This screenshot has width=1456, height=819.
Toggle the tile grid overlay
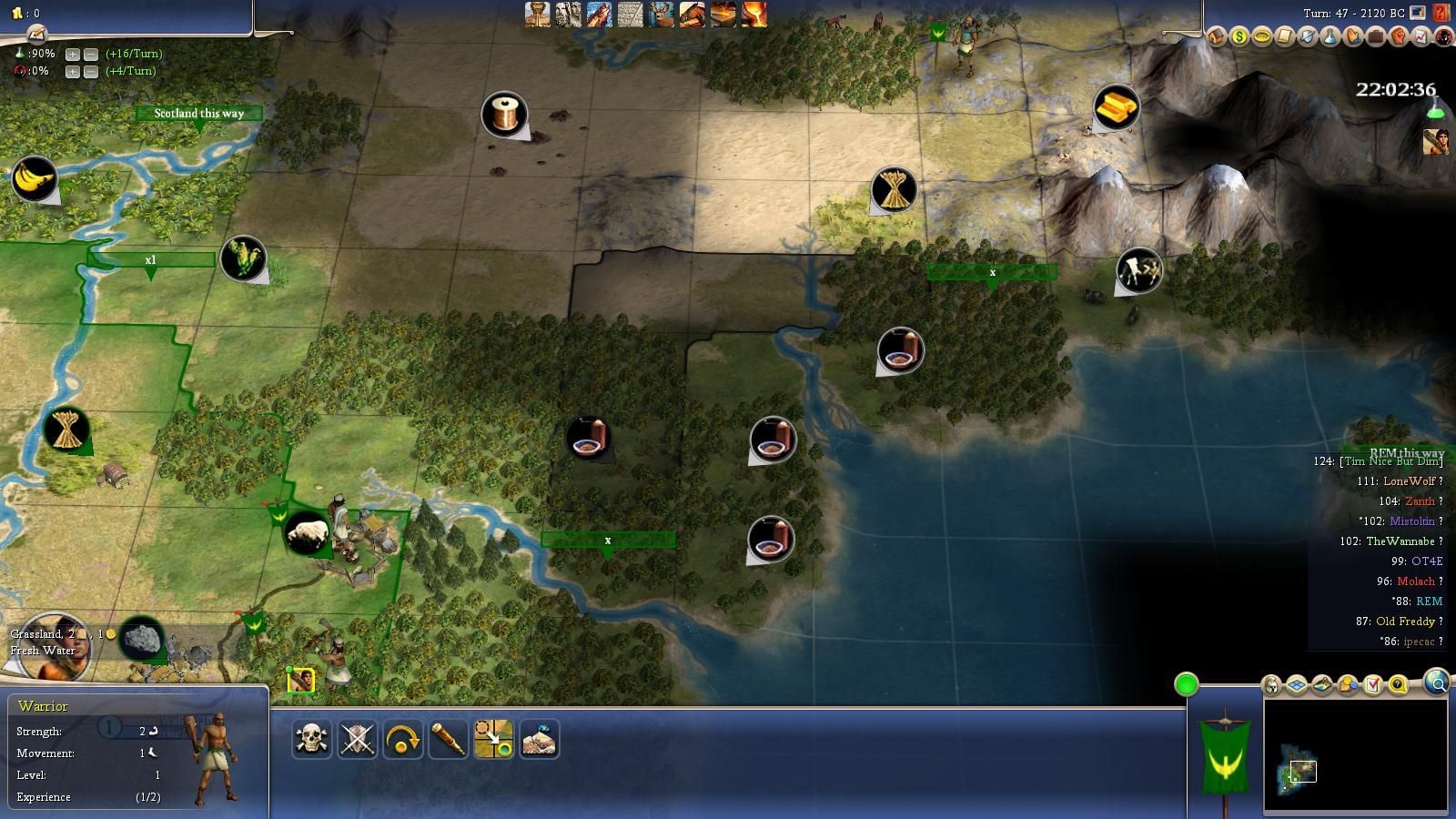click(x=1297, y=684)
